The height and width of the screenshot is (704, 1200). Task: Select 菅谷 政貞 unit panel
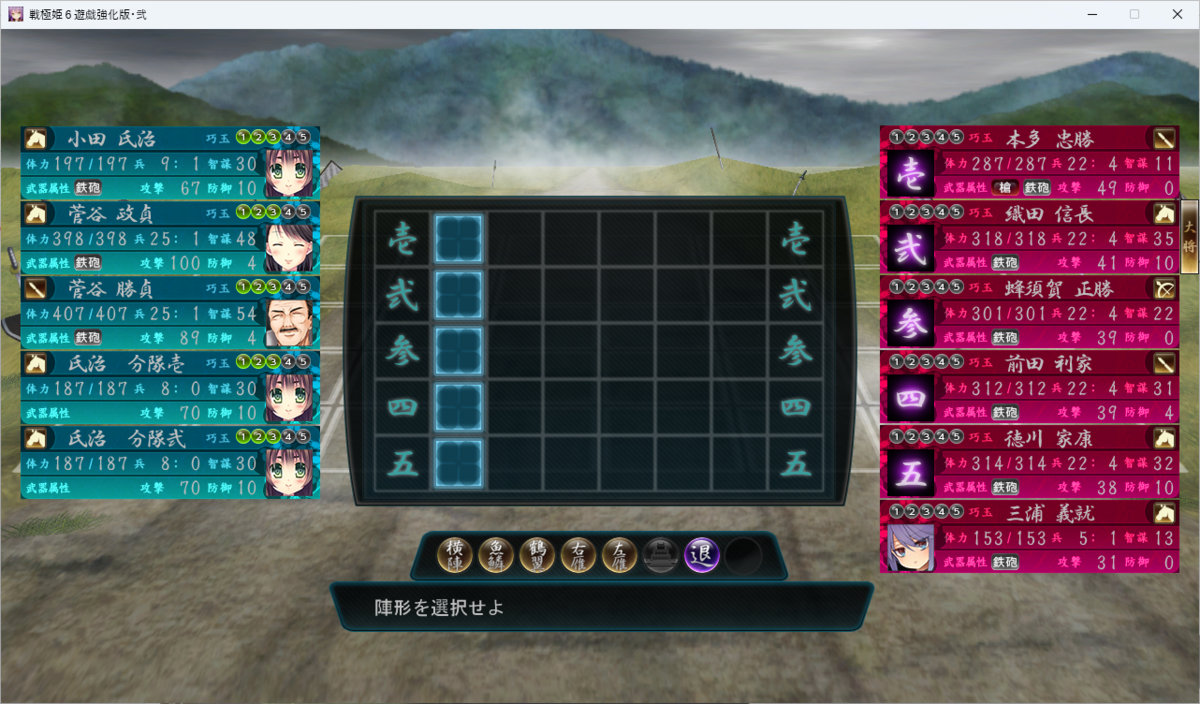coord(170,238)
